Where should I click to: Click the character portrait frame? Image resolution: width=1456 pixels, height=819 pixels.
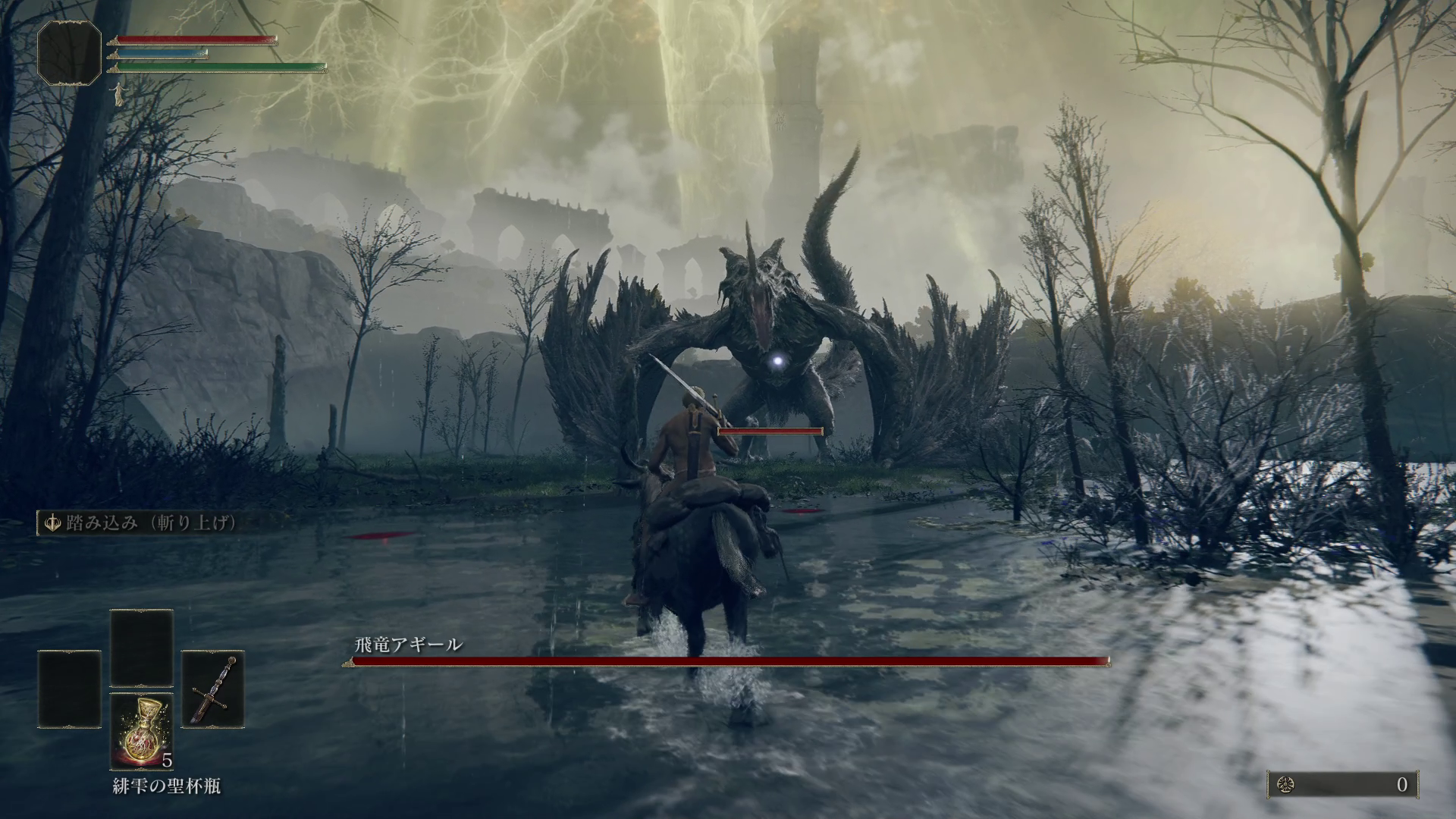coord(69,52)
